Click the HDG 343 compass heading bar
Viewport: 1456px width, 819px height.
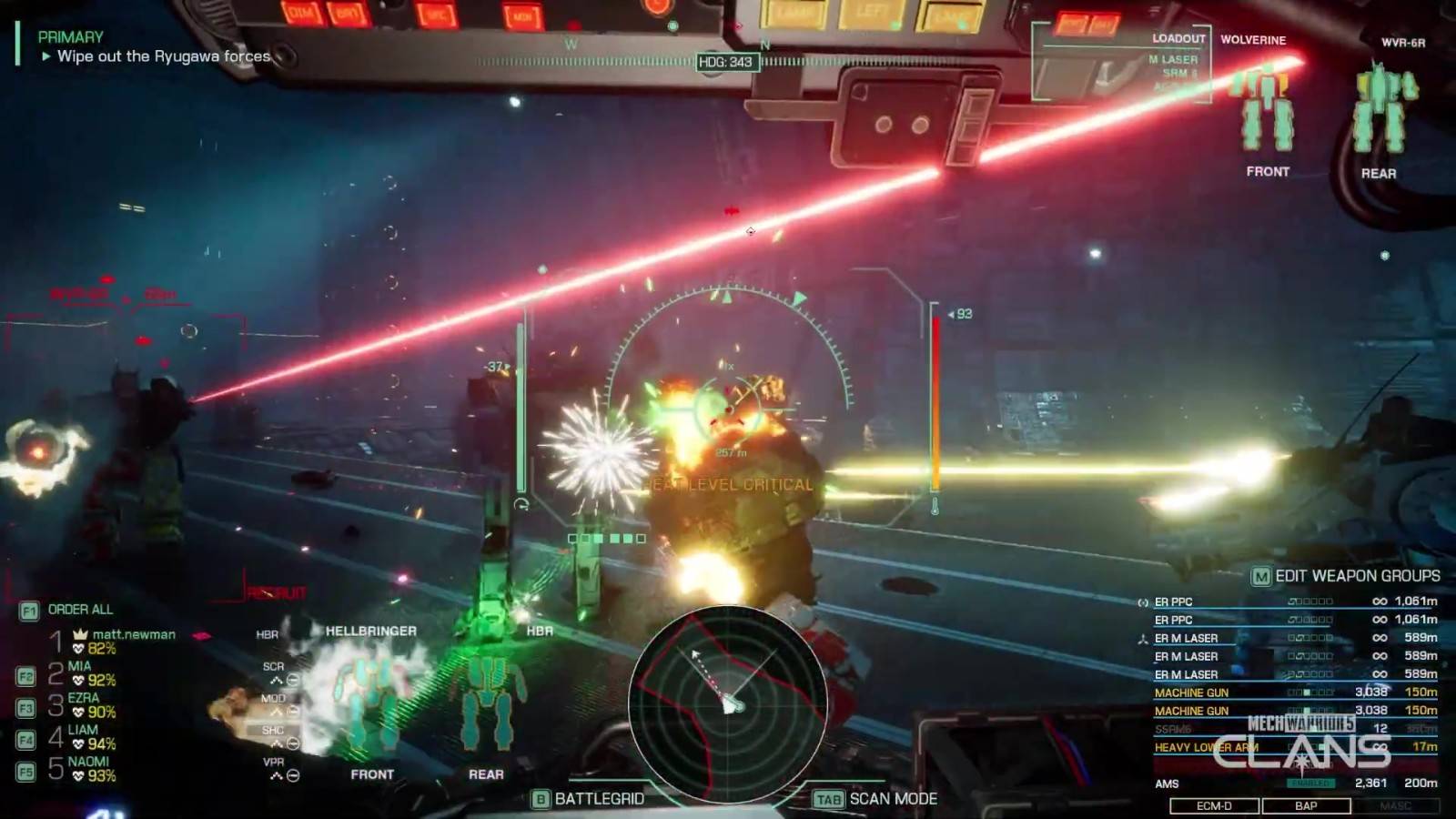[725, 62]
